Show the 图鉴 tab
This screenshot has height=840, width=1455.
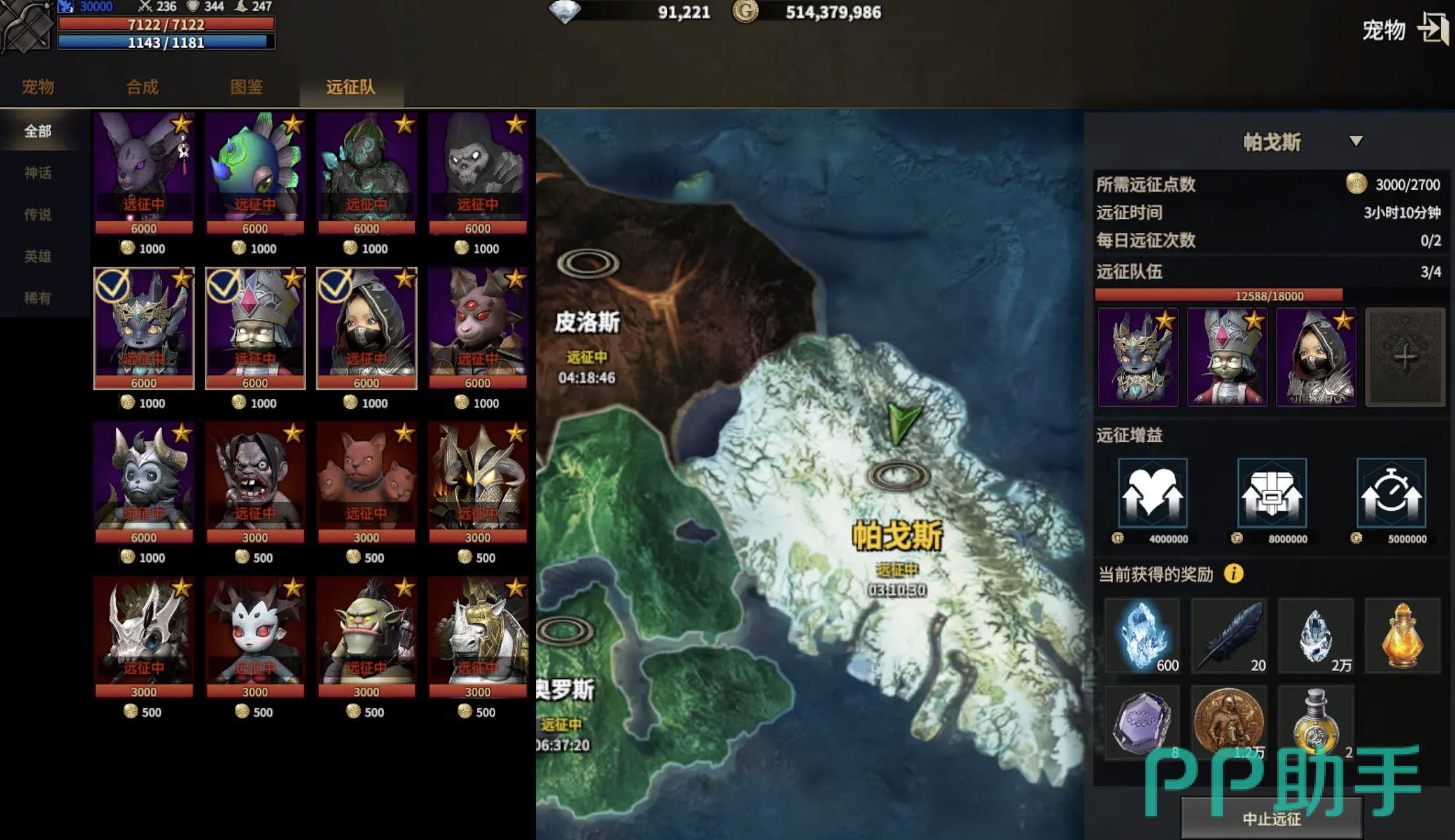point(246,87)
